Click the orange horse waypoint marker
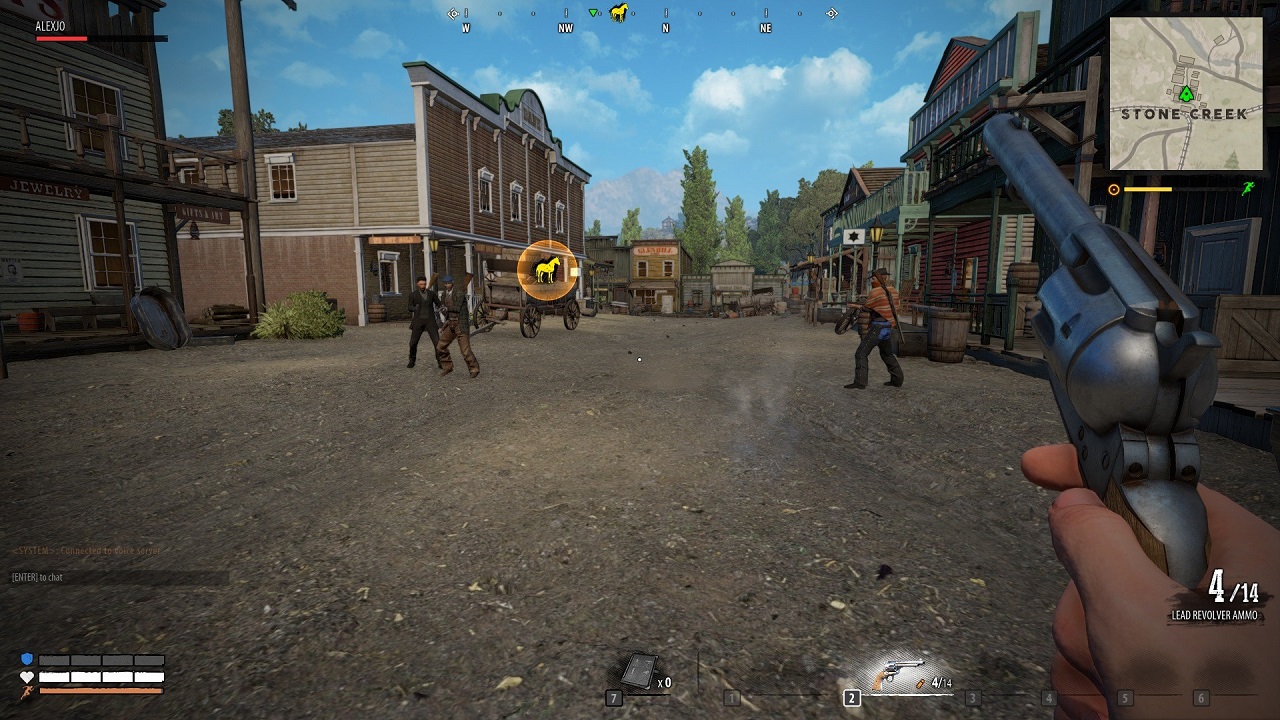 click(x=547, y=269)
